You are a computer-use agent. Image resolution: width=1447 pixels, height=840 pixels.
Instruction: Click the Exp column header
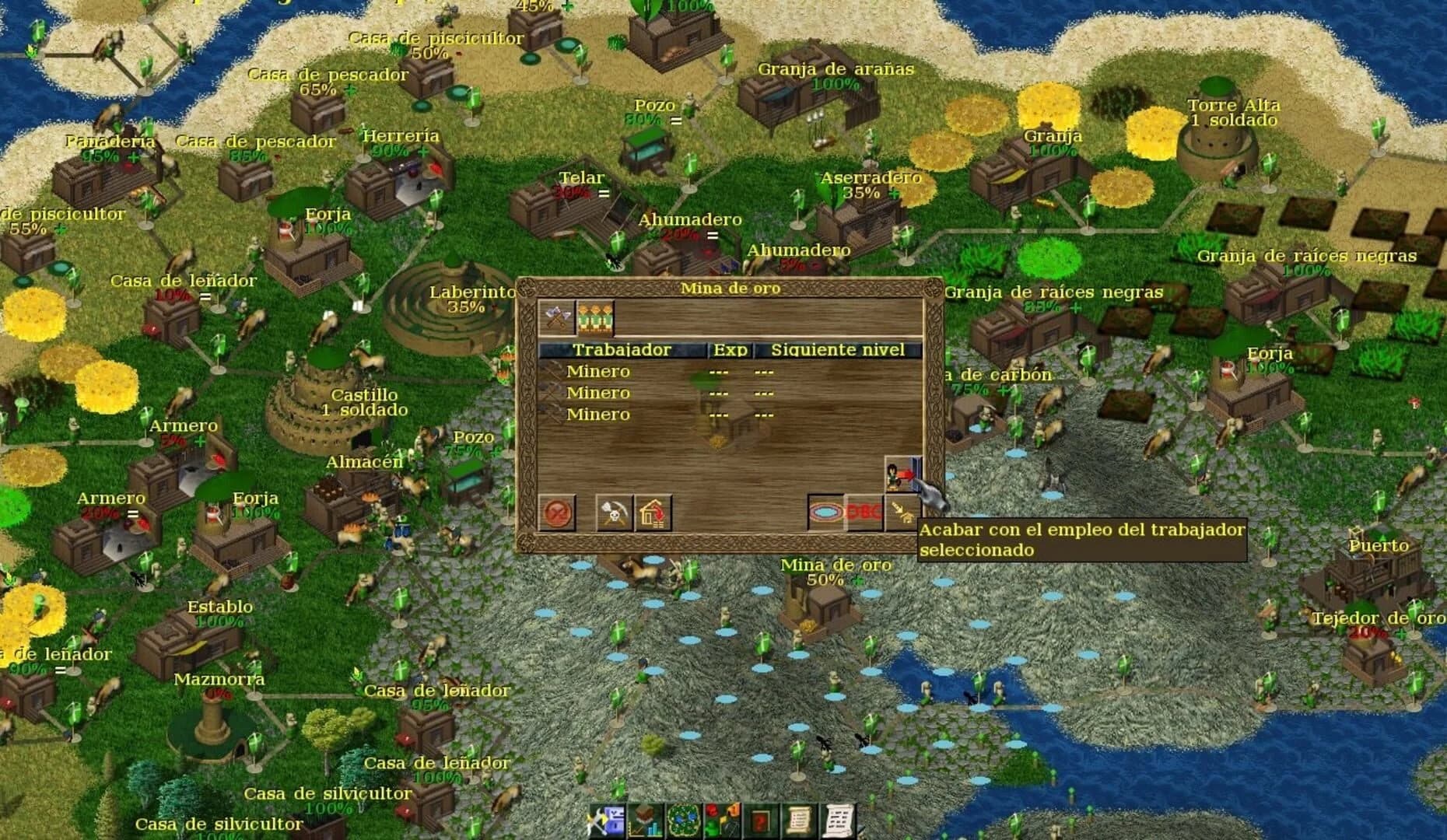[730, 350]
